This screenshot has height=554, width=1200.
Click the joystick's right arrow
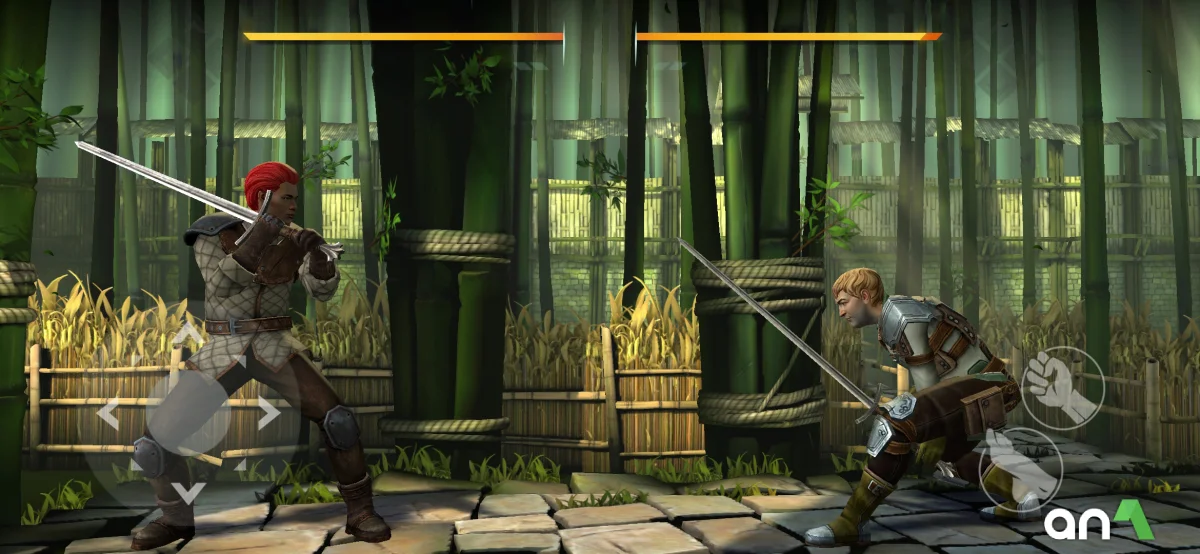[268, 412]
